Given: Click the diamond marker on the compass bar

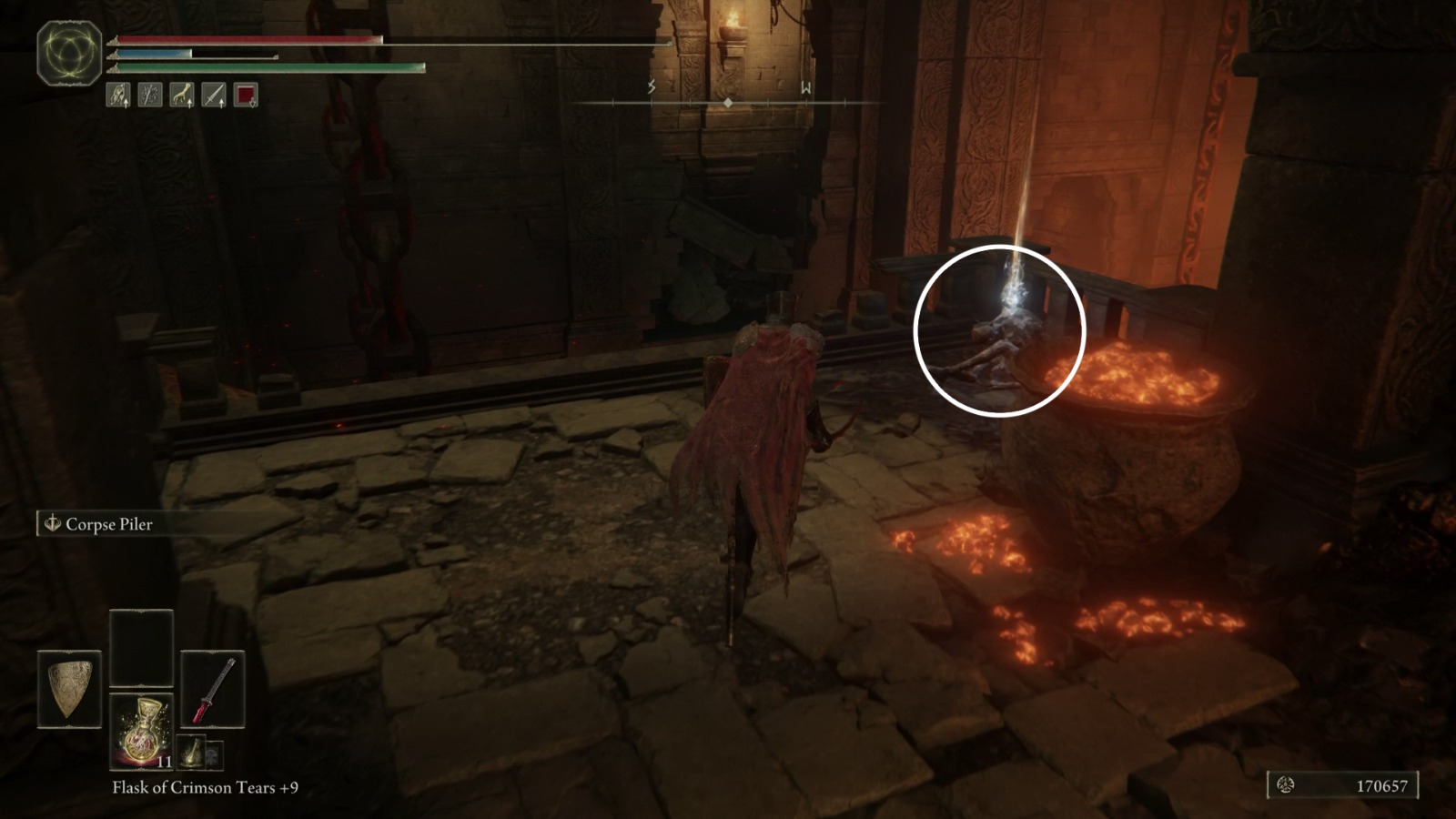Looking at the screenshot, I should point(728,103).
